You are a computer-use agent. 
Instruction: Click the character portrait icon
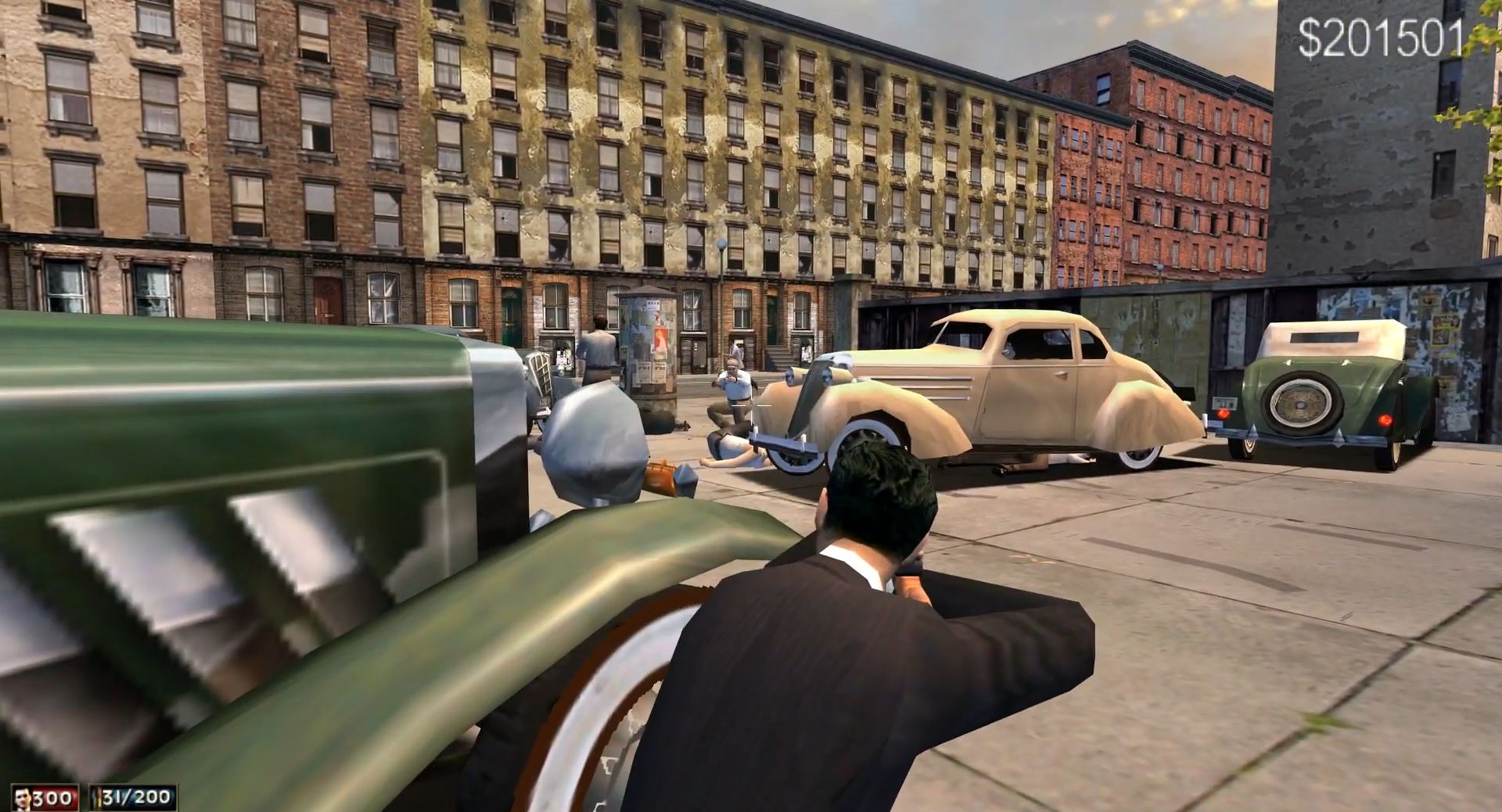point(23,798)
